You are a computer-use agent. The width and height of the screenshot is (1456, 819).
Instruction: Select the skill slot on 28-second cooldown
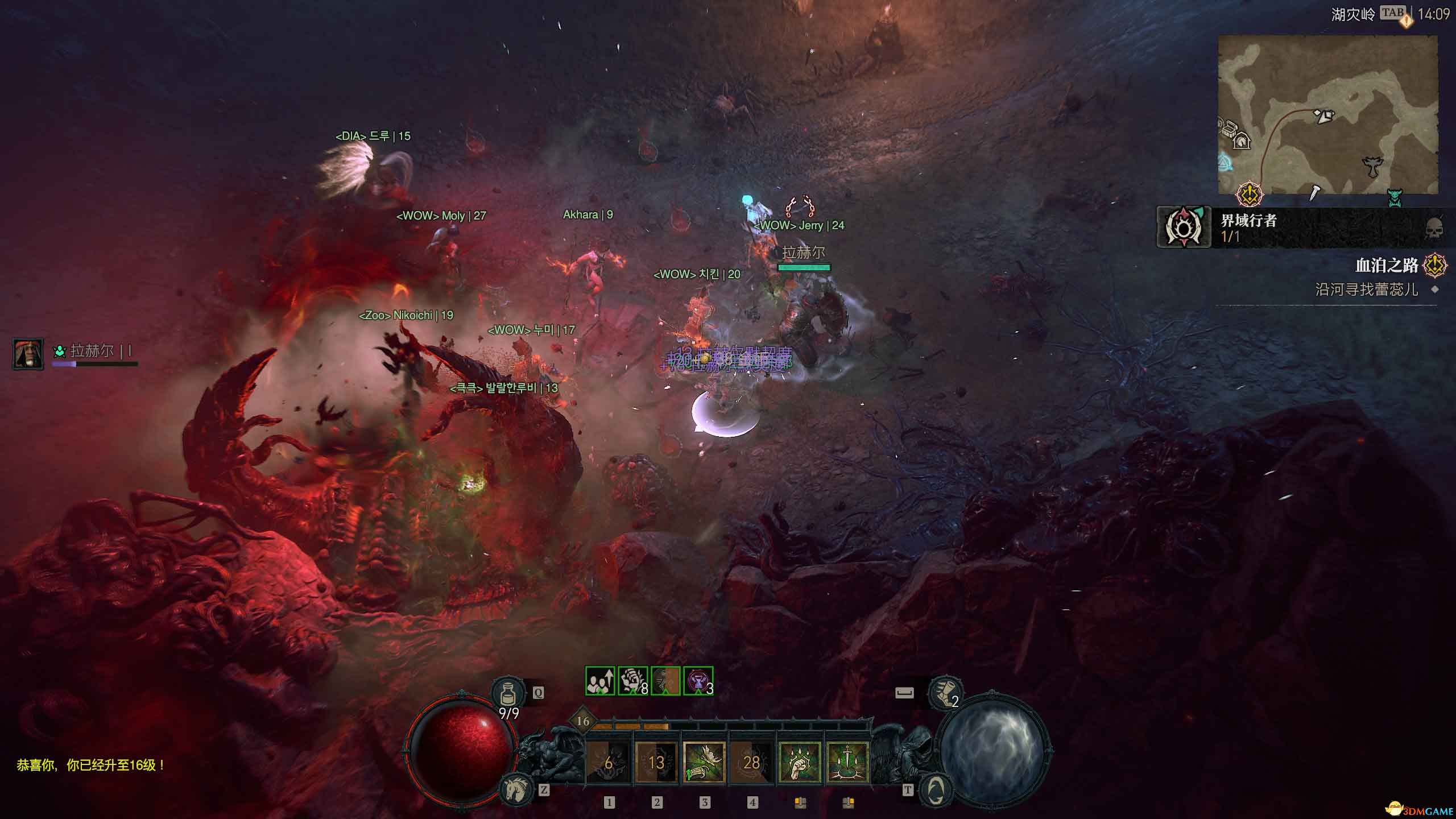pos(752,762)
